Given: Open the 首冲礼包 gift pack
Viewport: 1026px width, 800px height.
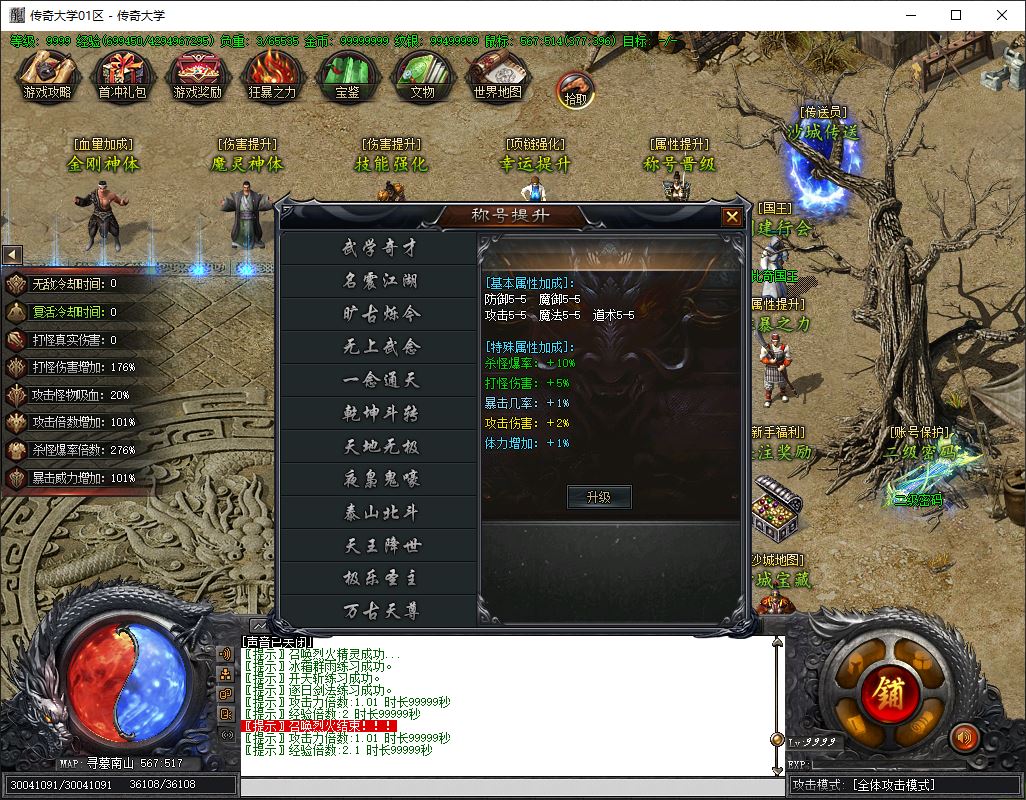Looking at the screenshot, I should tap(121, 73).
